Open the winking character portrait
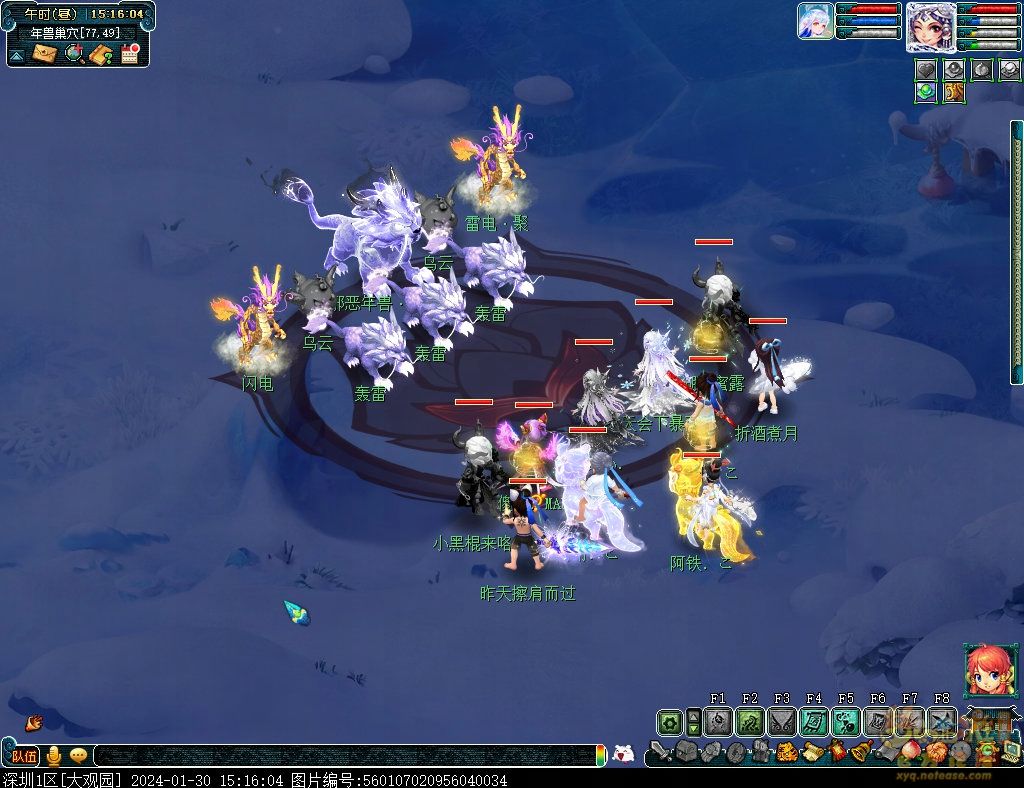 (930, 26)
